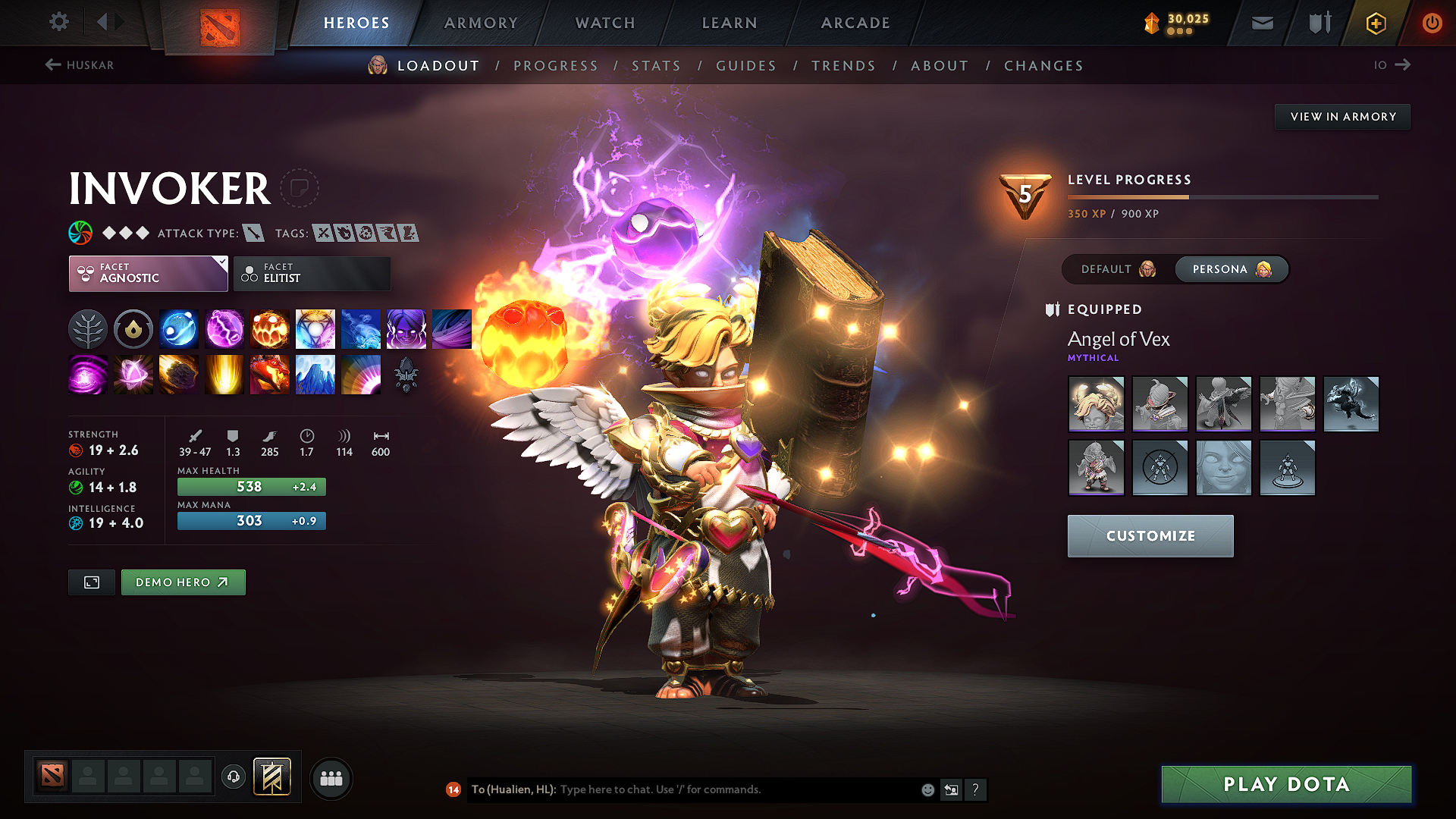Switch to the Stats tab
This screenshot has width=1456, height=819.
656,66
